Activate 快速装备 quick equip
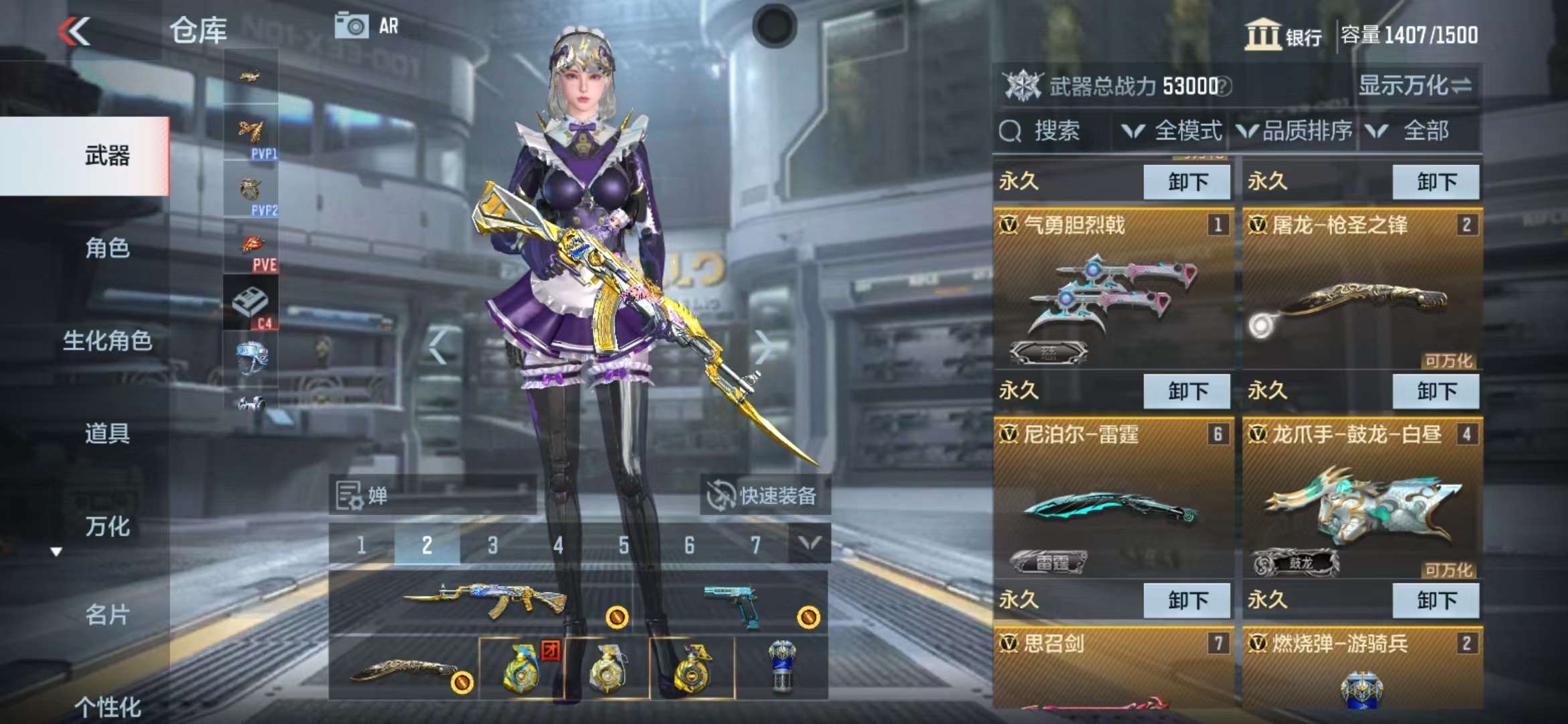 click(765, 495)
